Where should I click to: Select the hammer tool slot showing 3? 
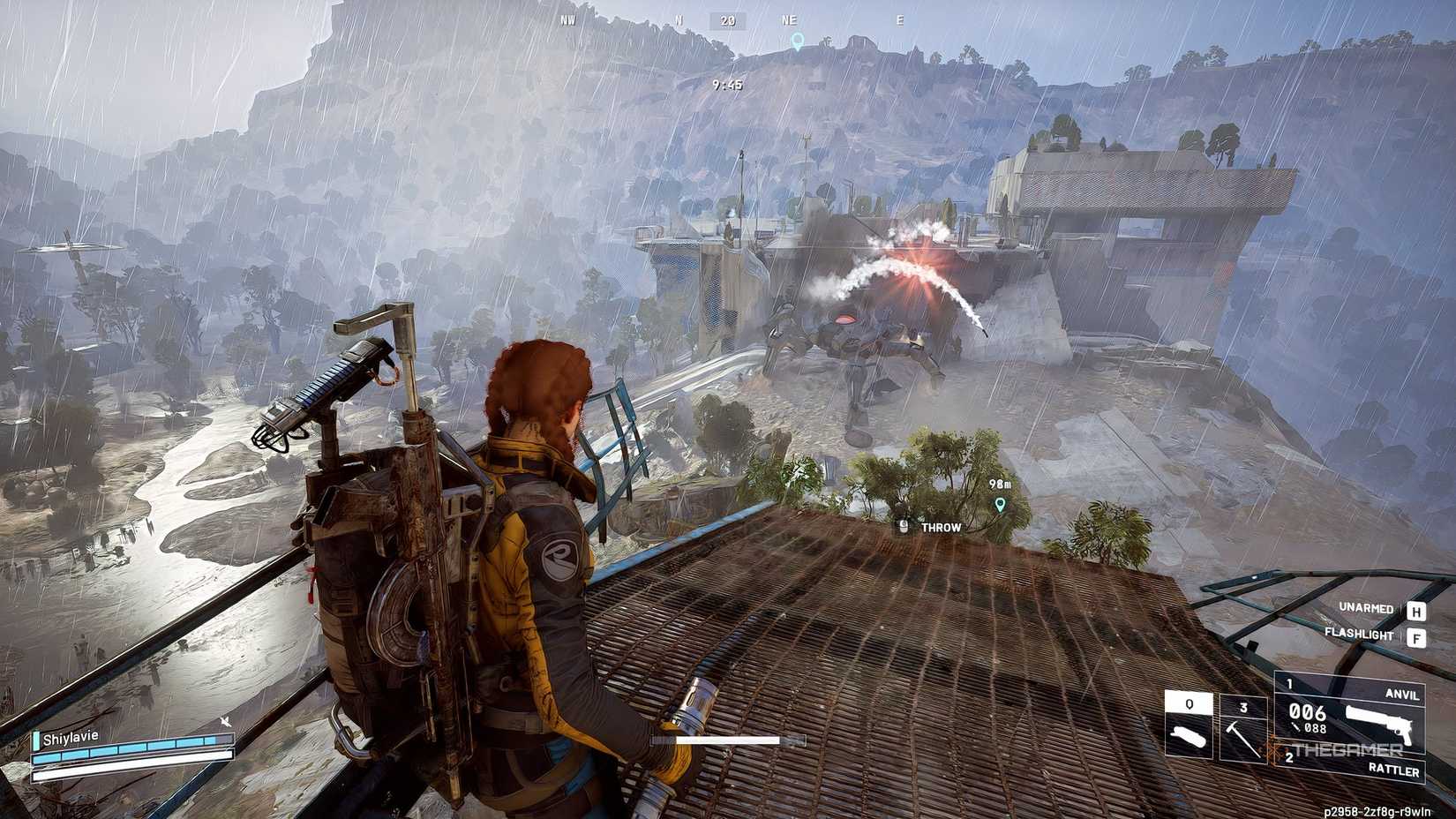pyautogui.click(x=1242, y=729)
